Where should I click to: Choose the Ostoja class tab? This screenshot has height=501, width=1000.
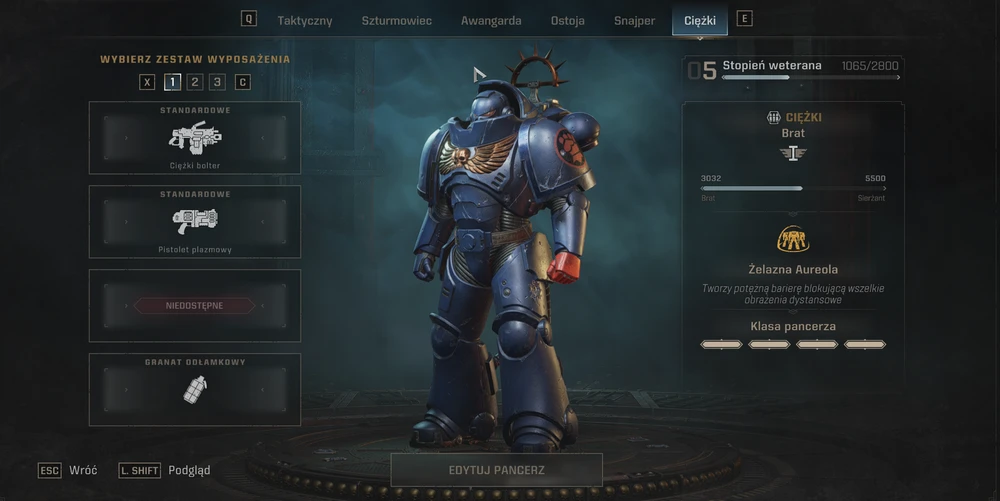568,20
